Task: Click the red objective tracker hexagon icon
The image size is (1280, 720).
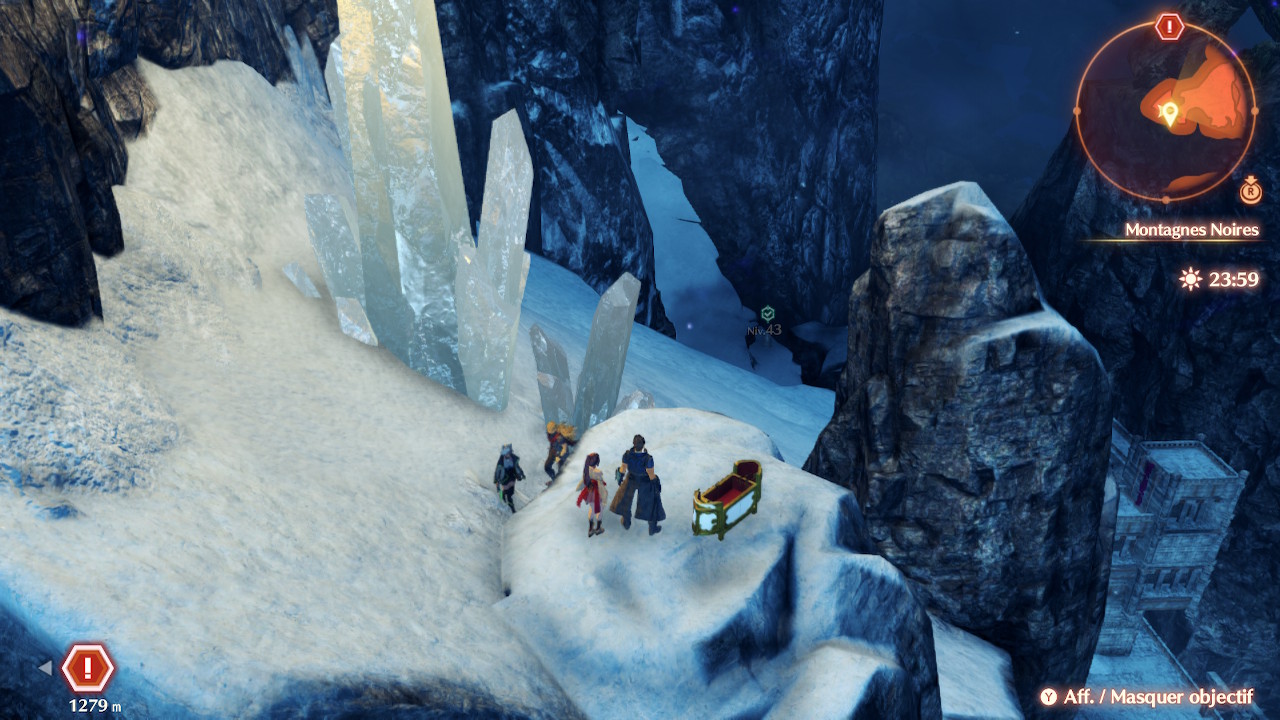Action: click(x=88, y=667)
